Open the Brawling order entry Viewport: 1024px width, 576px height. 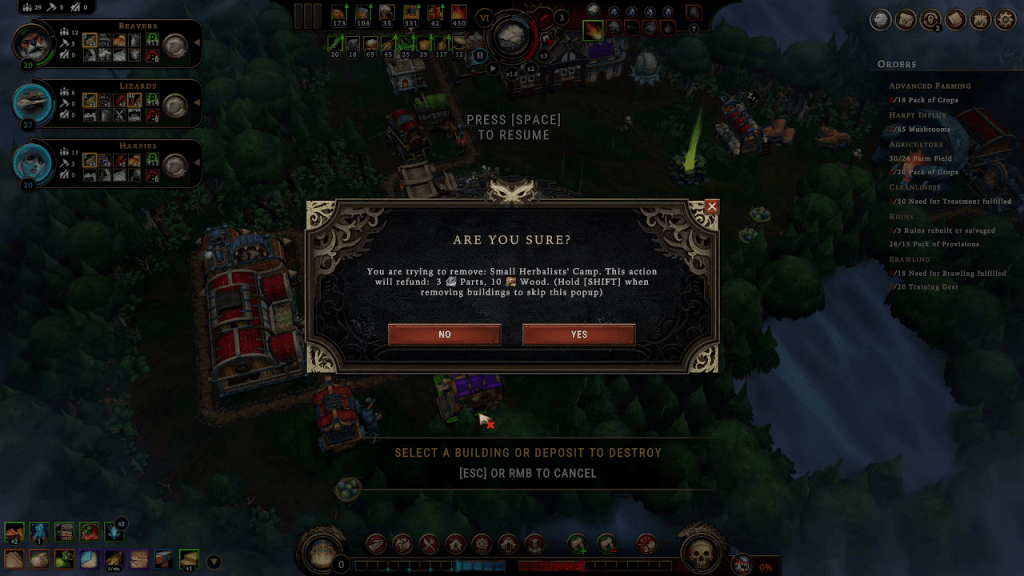(x=910, y=259)
